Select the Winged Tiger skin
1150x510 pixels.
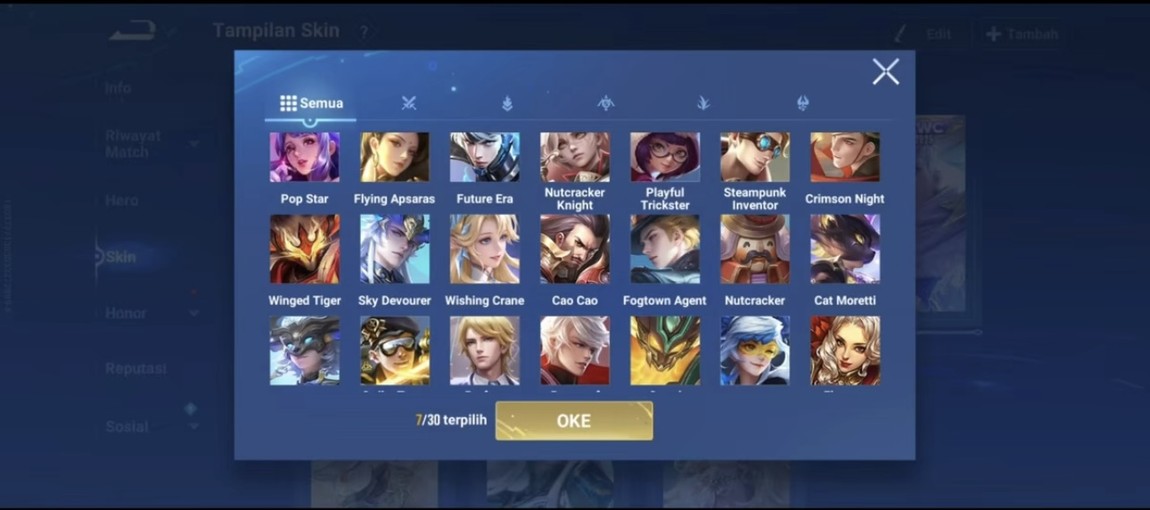click(304, 250)
